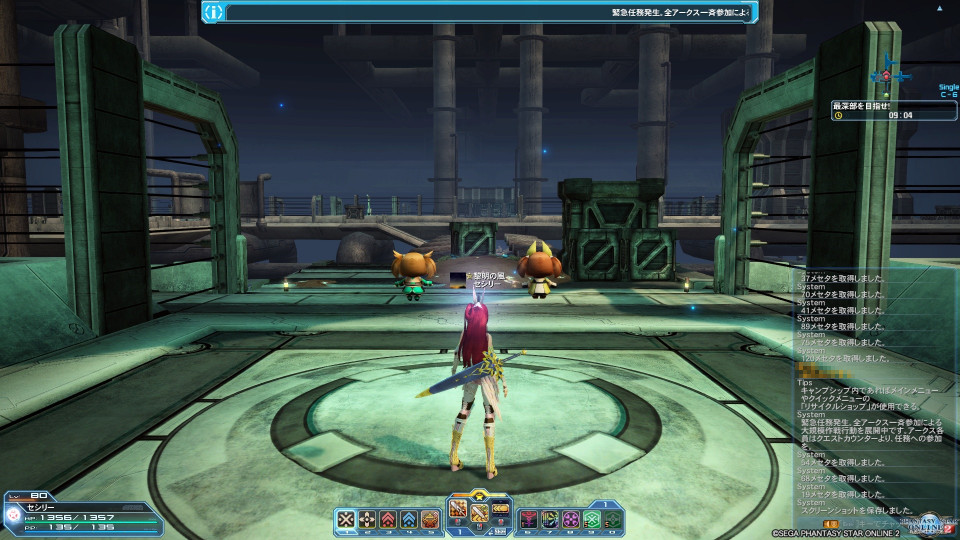Activate the yellow arrows icon in weapon palette
Screen dimensions: 960x540
coord(500,509)
